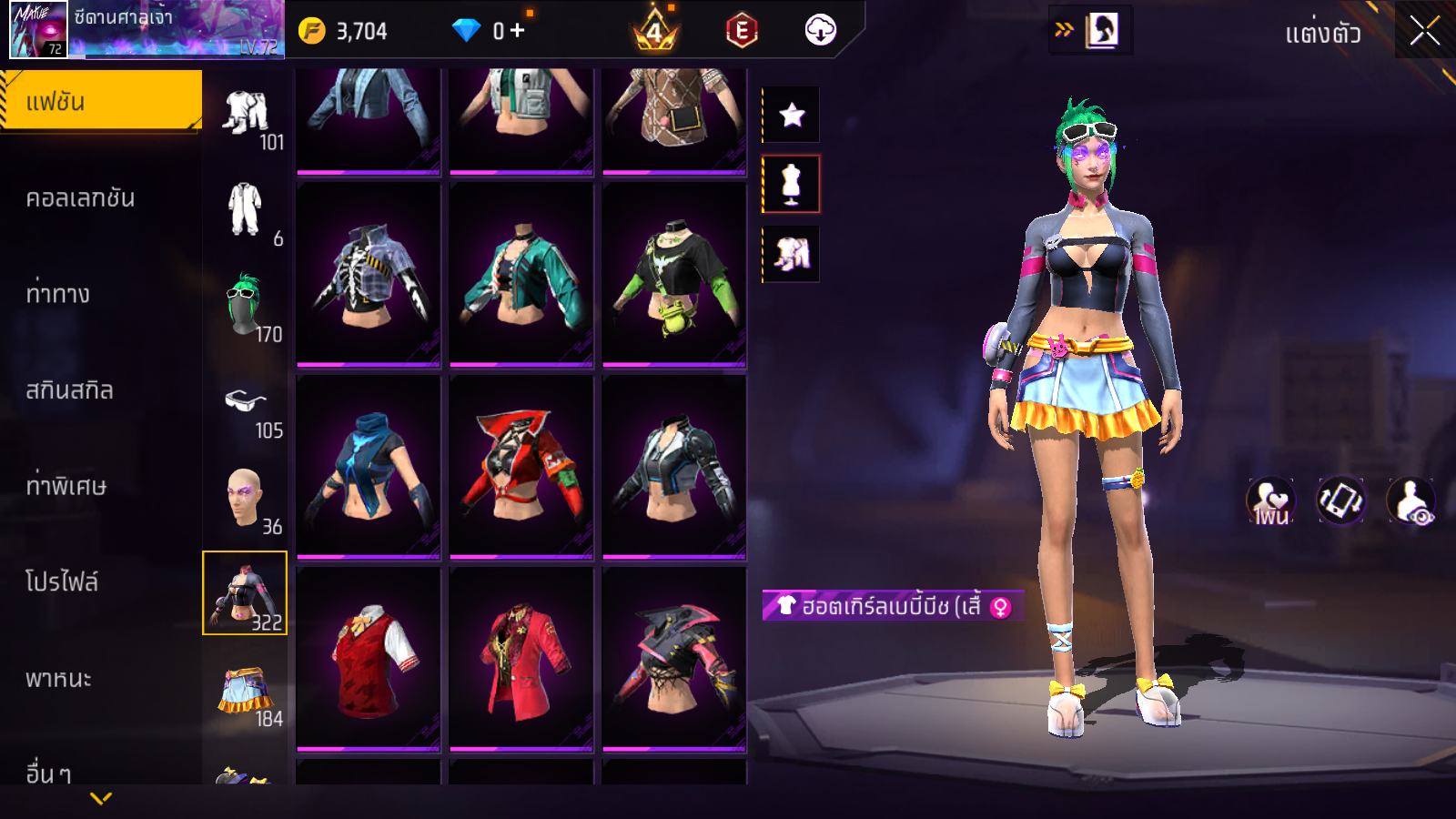Open the พาหนะ (Vehicle) section
Screen dimensions: 1456x819
58,679
